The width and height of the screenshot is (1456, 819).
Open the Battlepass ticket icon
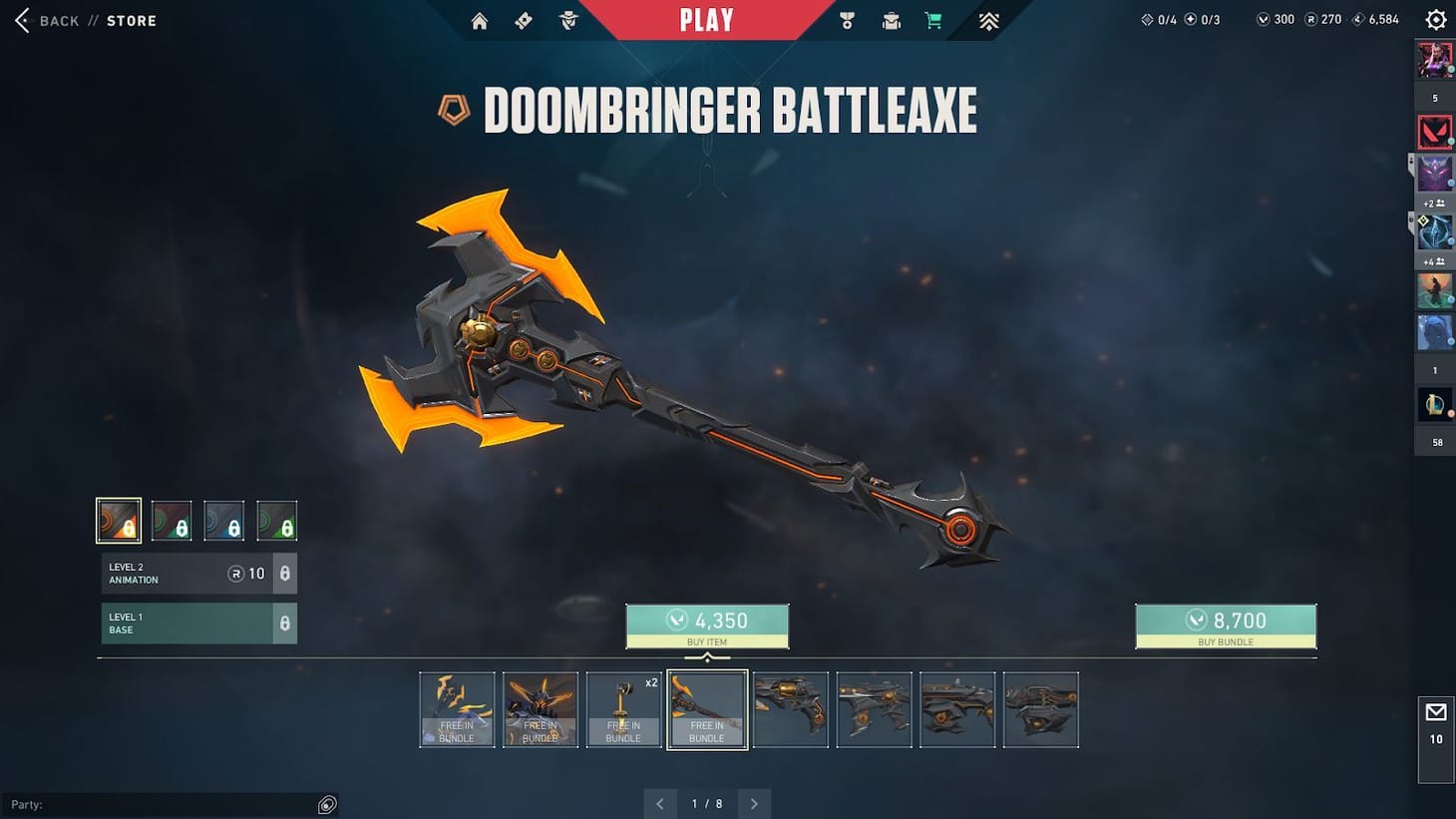(x=523, y=20)
